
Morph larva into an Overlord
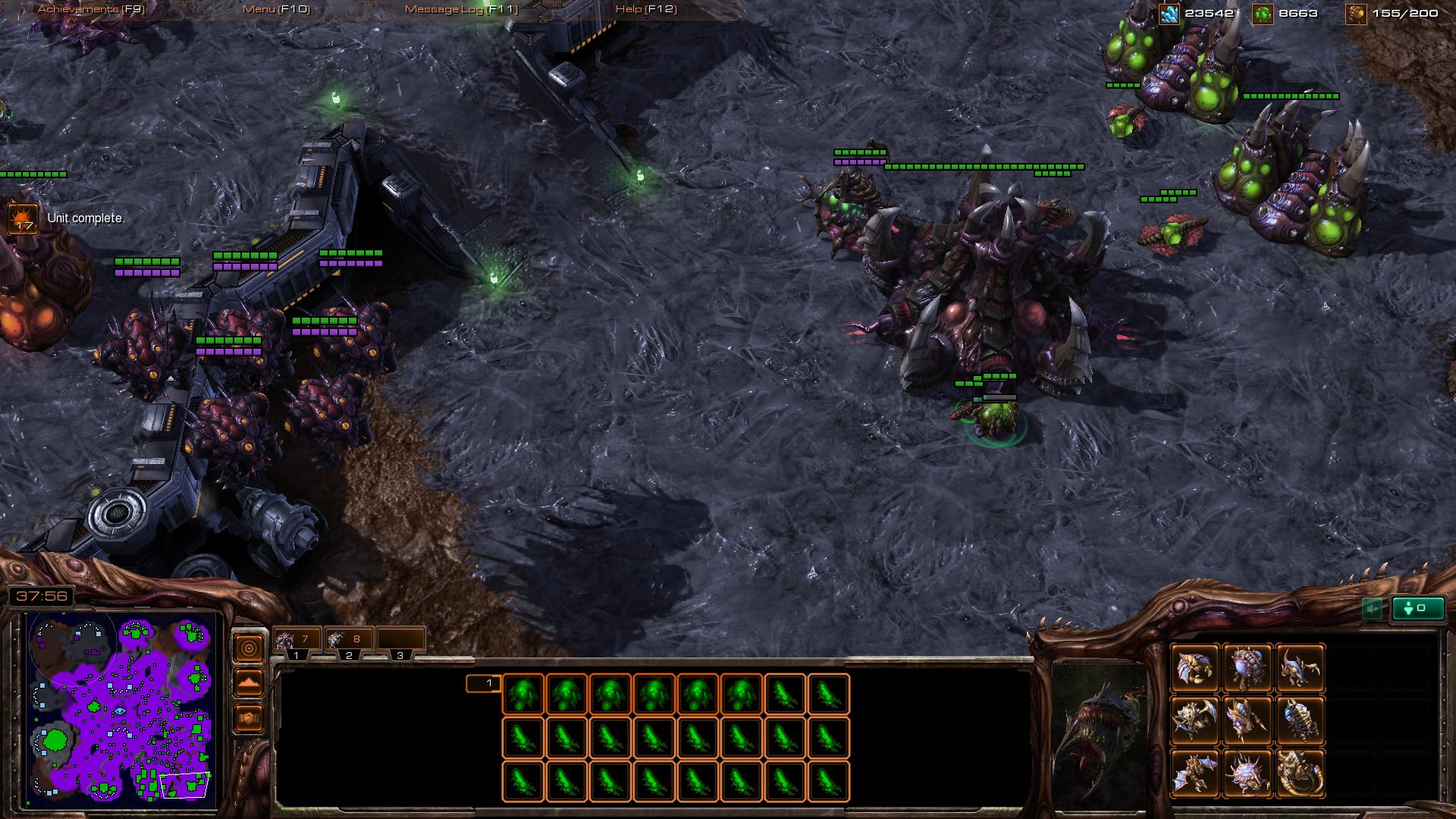pos(1247,668)
